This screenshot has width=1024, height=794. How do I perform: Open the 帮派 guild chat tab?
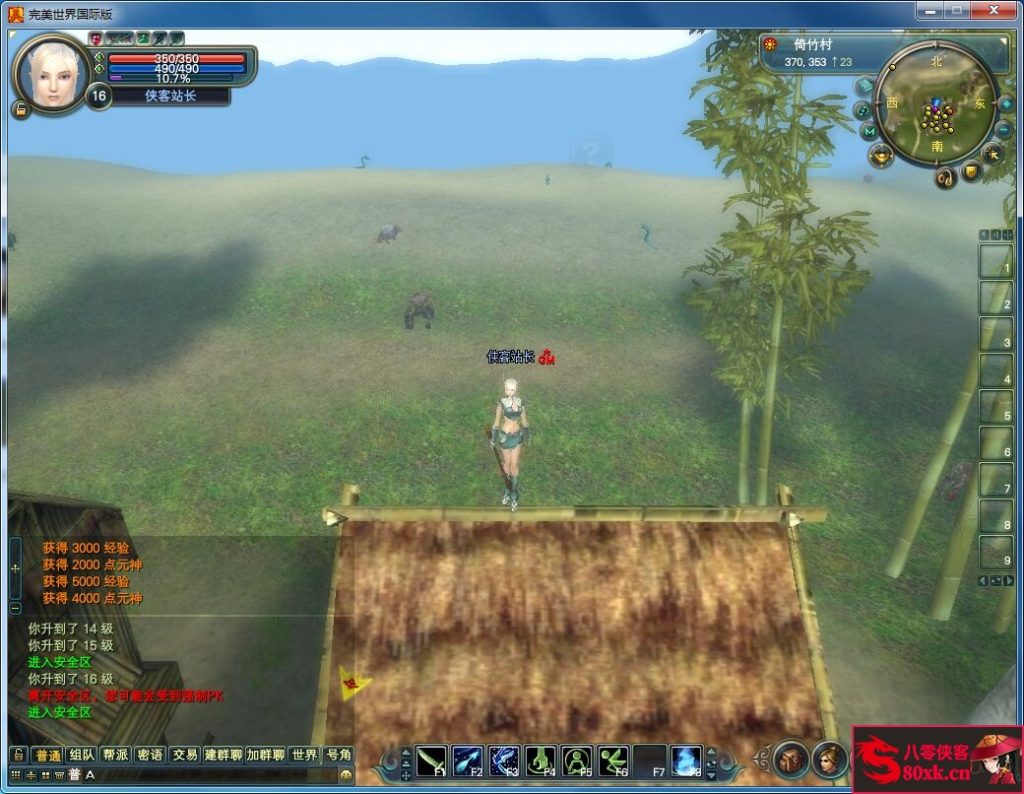point(115,754)
